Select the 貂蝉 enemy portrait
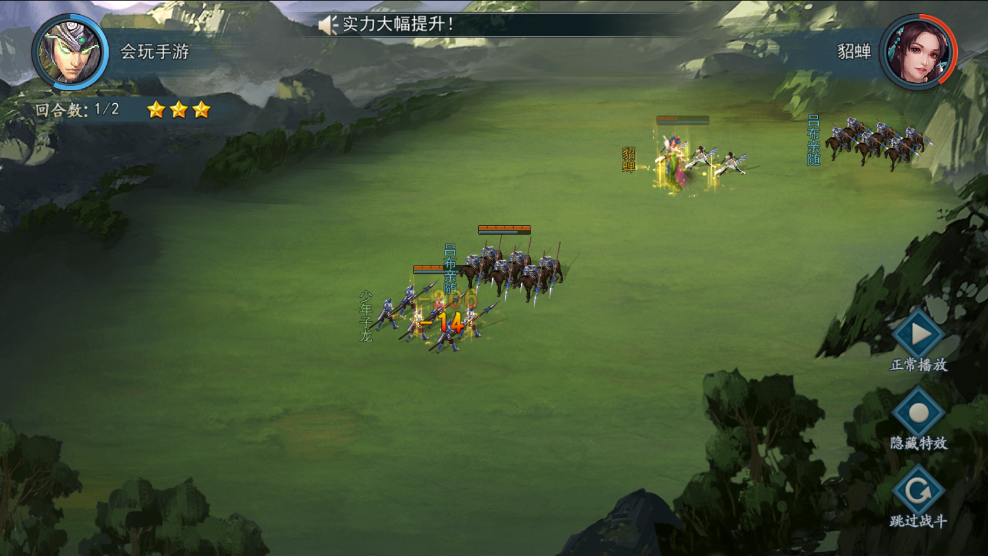 coord(918,50)
